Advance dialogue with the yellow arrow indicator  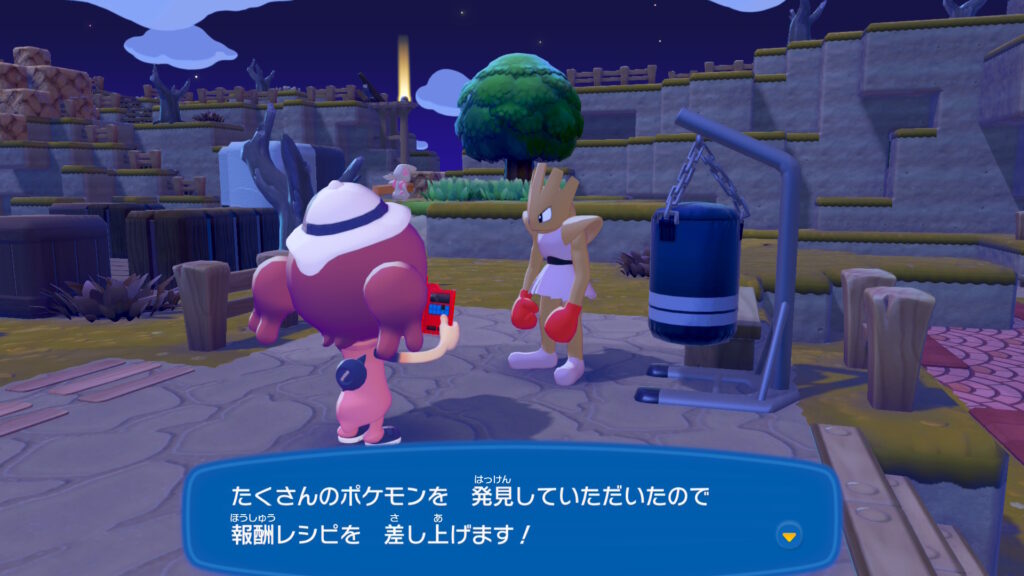tap(790, 536)
